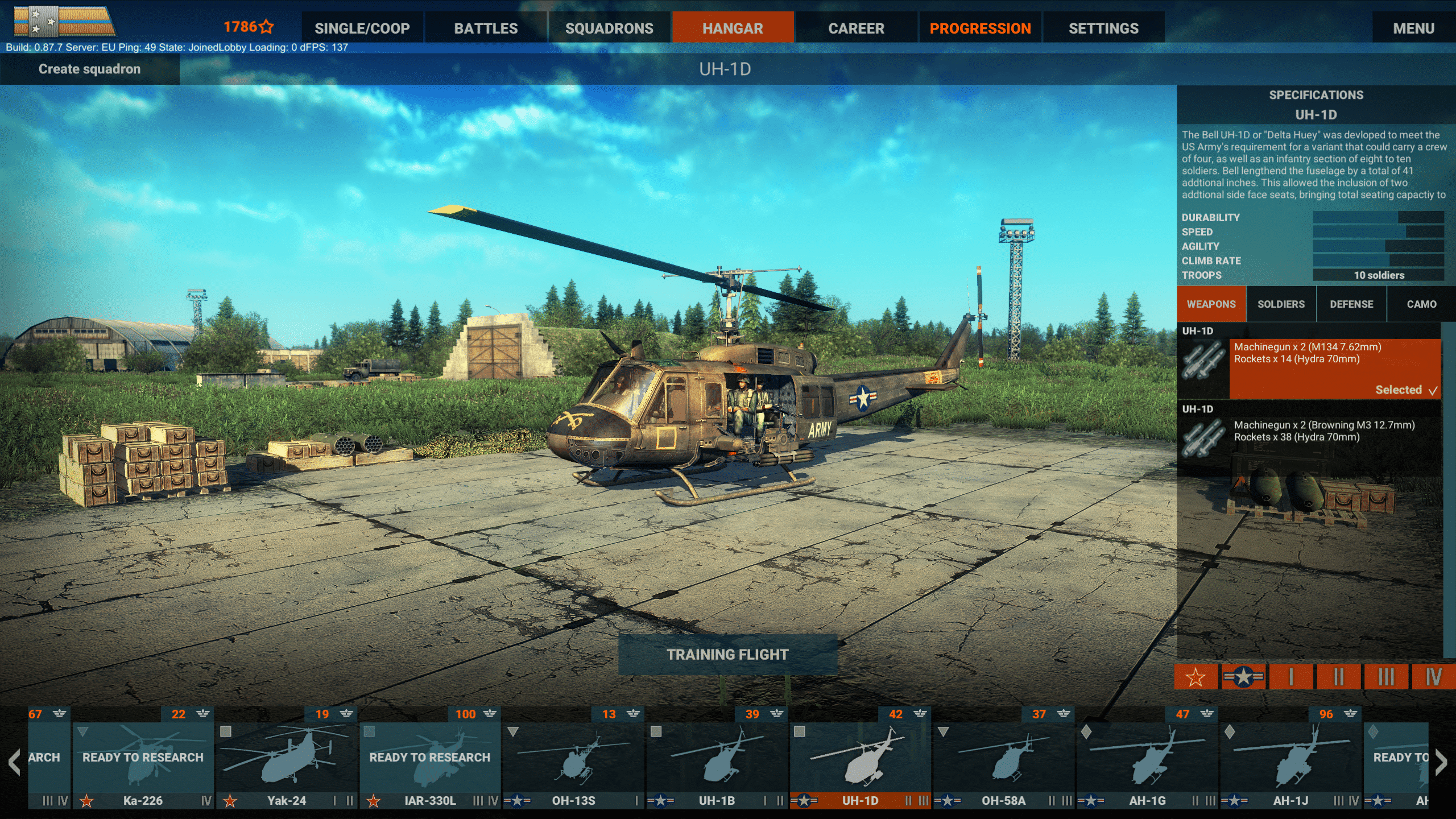
Task: Select the AH-1G helicopter tile
Action: pos(1147,759)
